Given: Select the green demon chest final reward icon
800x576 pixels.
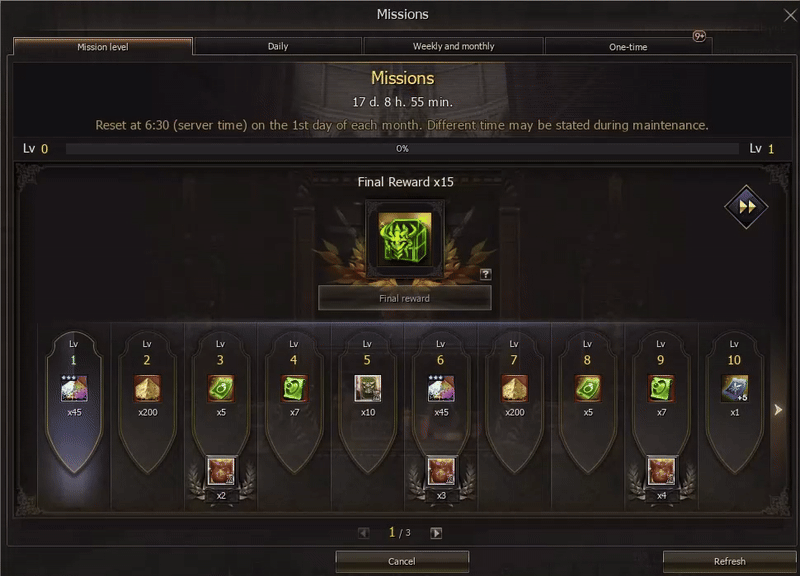Looking at the screenshot, I should tap(404, 237).
